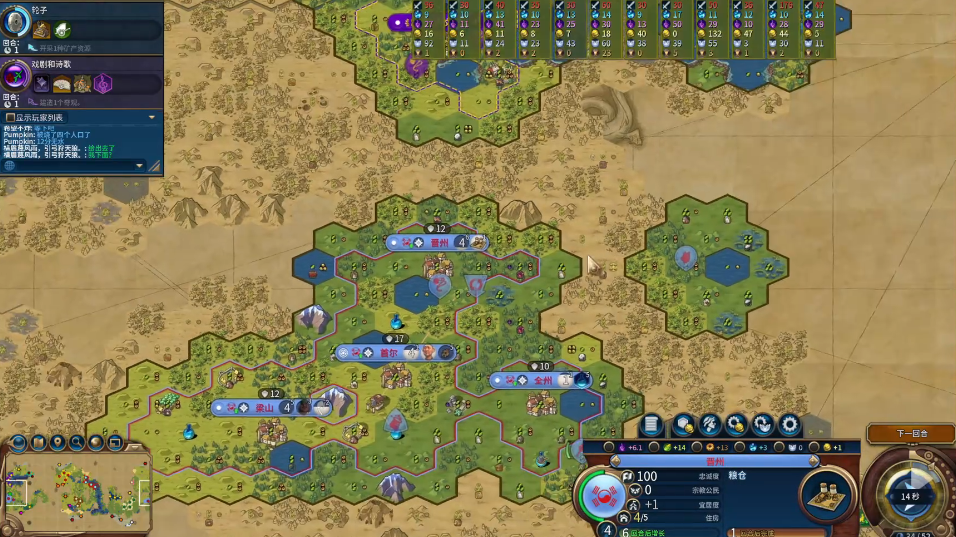Open the purchase tile with gold button
The width and height of the screenshot is (956, 537).
point(685,425)
